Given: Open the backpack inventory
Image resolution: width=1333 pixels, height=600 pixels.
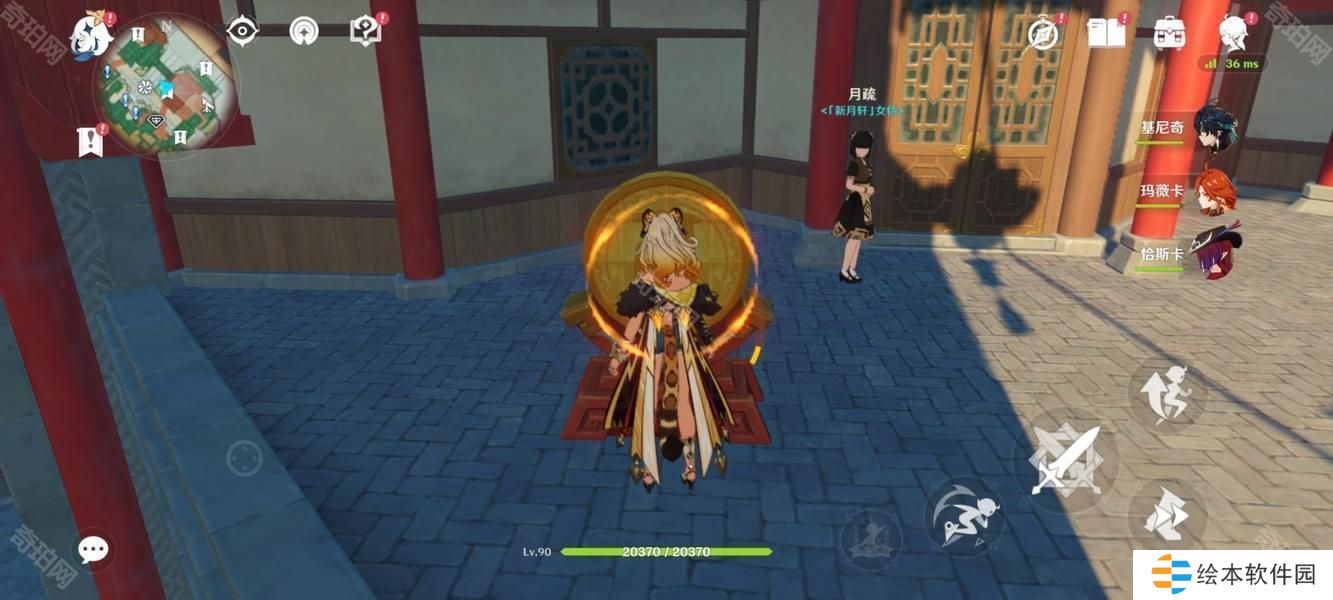Looking at the screenshot, I should point(1168,33).
